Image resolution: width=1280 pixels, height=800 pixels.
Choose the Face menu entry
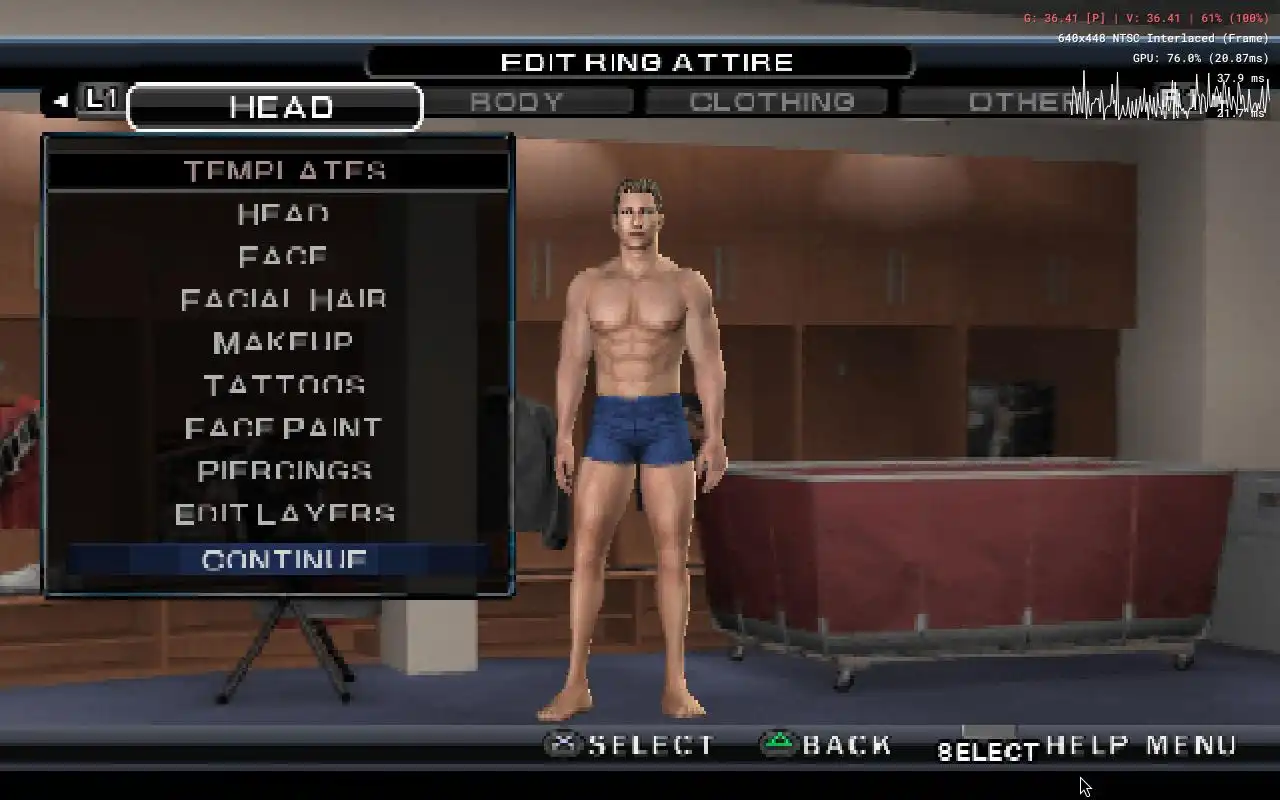[284, 257]
